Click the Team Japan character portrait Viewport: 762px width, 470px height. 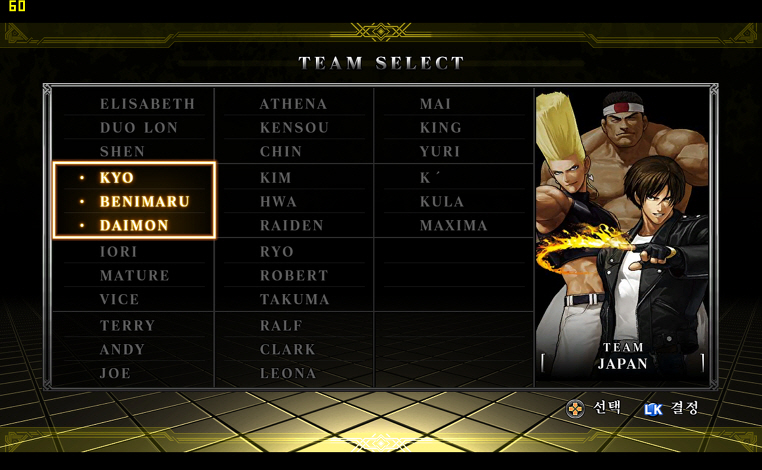point(622,230)
